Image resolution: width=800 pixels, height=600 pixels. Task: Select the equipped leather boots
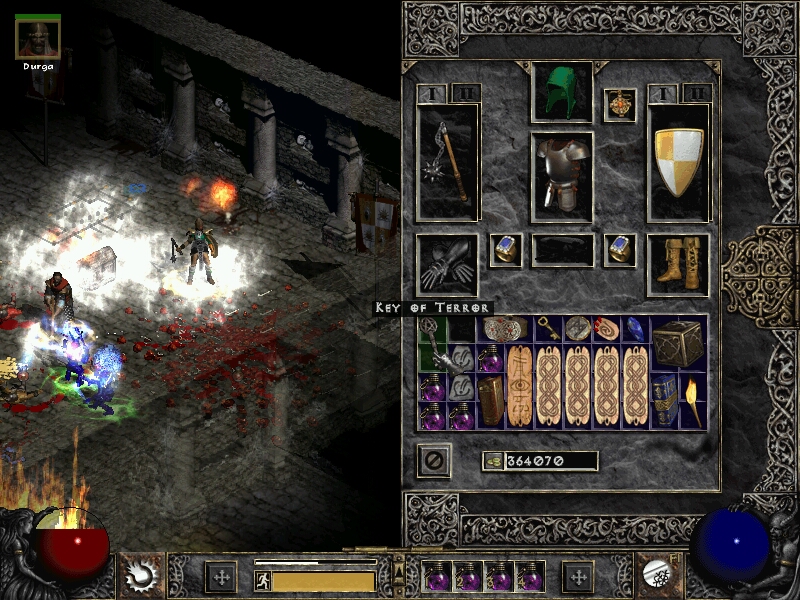click(678, 265)
